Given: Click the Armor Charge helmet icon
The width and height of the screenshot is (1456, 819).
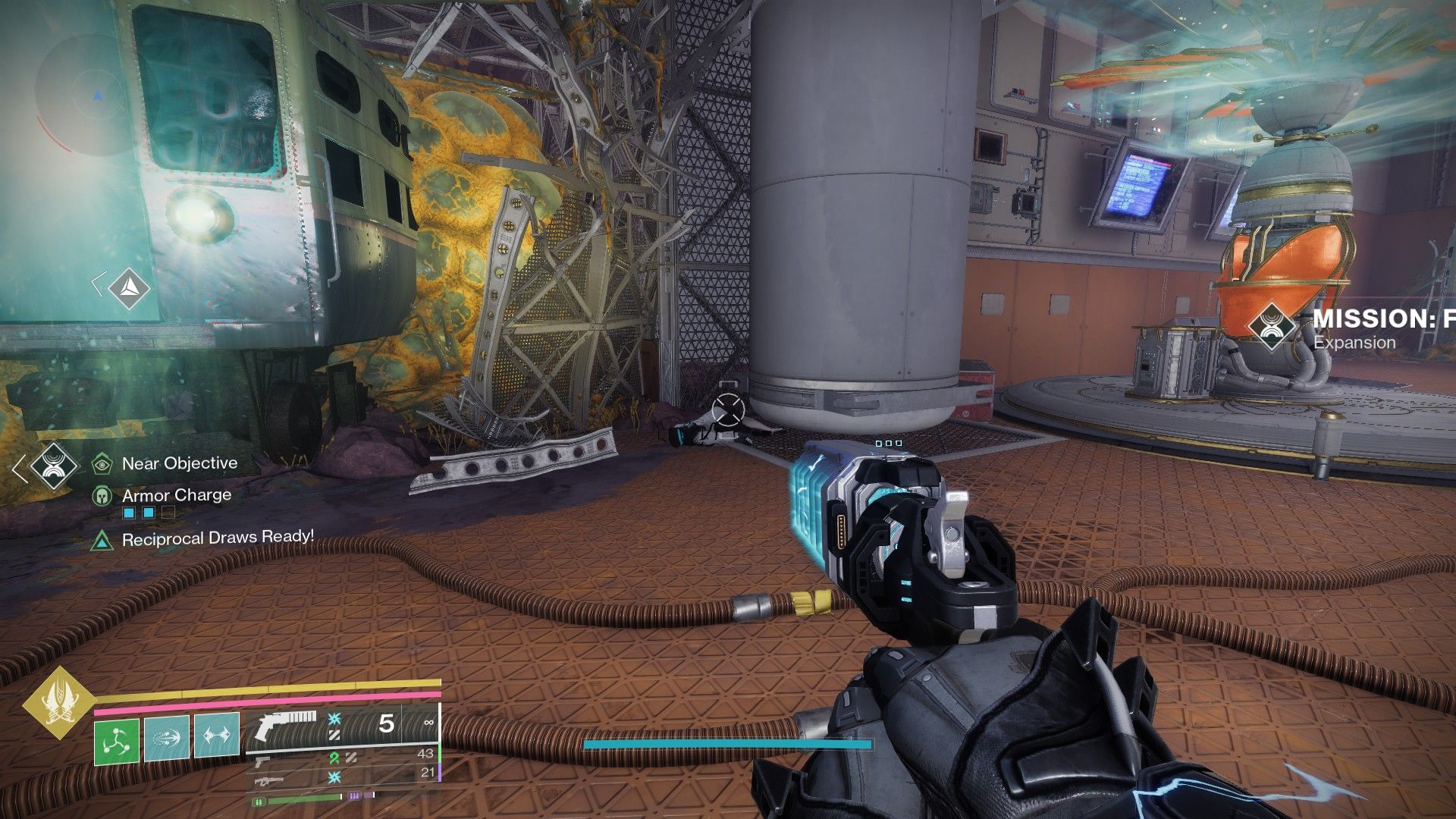Looking at the screenshot, I should pyautogui.click(x=101, y=496).
